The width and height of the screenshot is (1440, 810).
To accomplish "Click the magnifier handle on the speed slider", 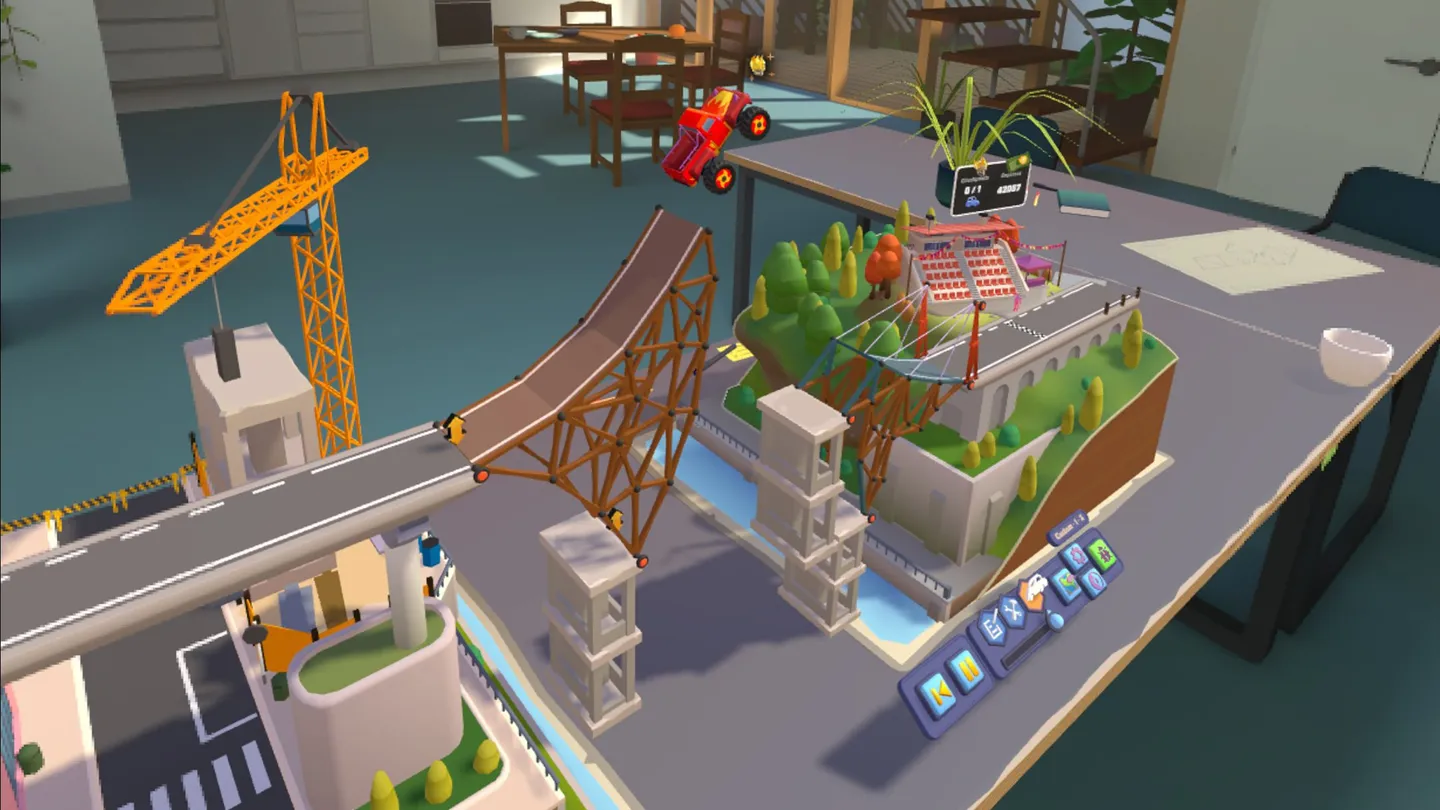I will click(1054, 621).
